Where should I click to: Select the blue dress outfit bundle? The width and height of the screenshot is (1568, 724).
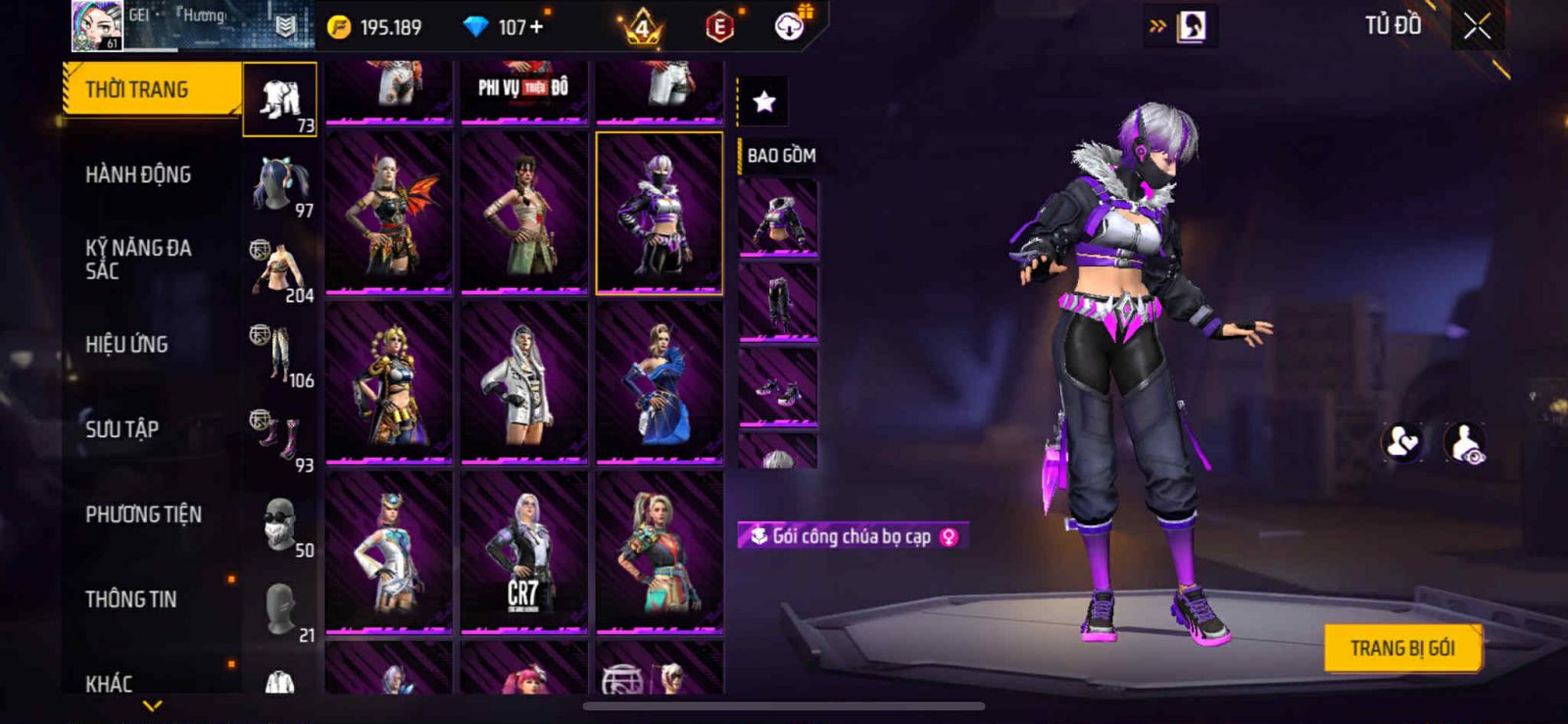coord(660,382)
